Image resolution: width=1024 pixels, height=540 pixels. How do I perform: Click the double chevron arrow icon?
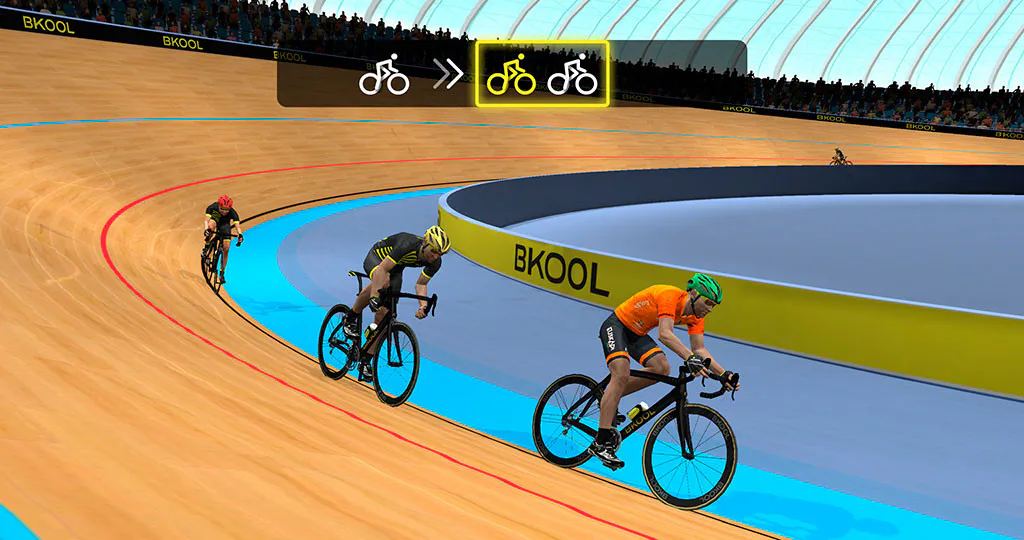[x=447, y=75]
